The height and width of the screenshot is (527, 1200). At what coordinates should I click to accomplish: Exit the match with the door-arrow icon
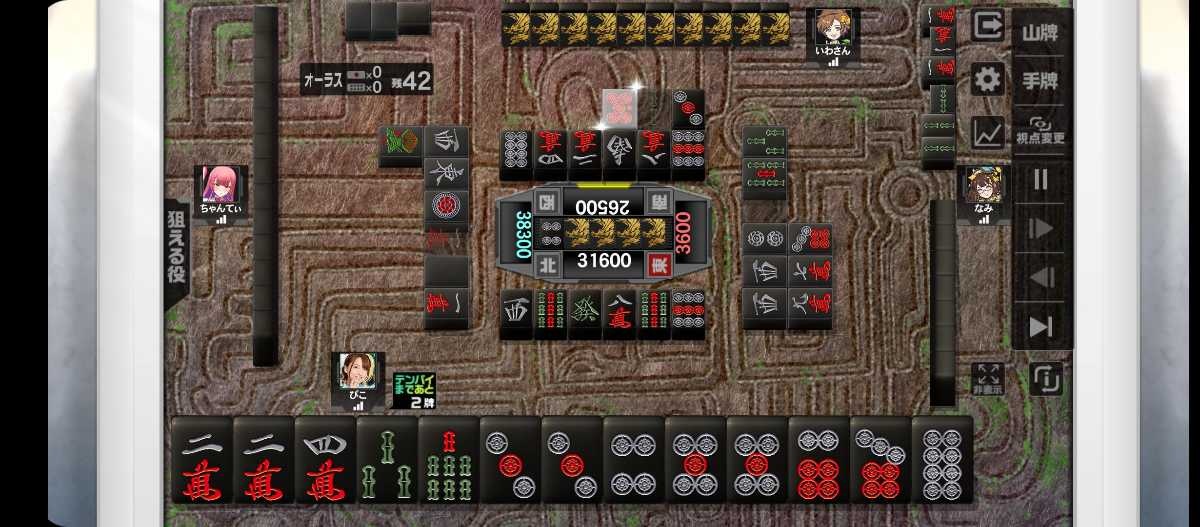987,26
